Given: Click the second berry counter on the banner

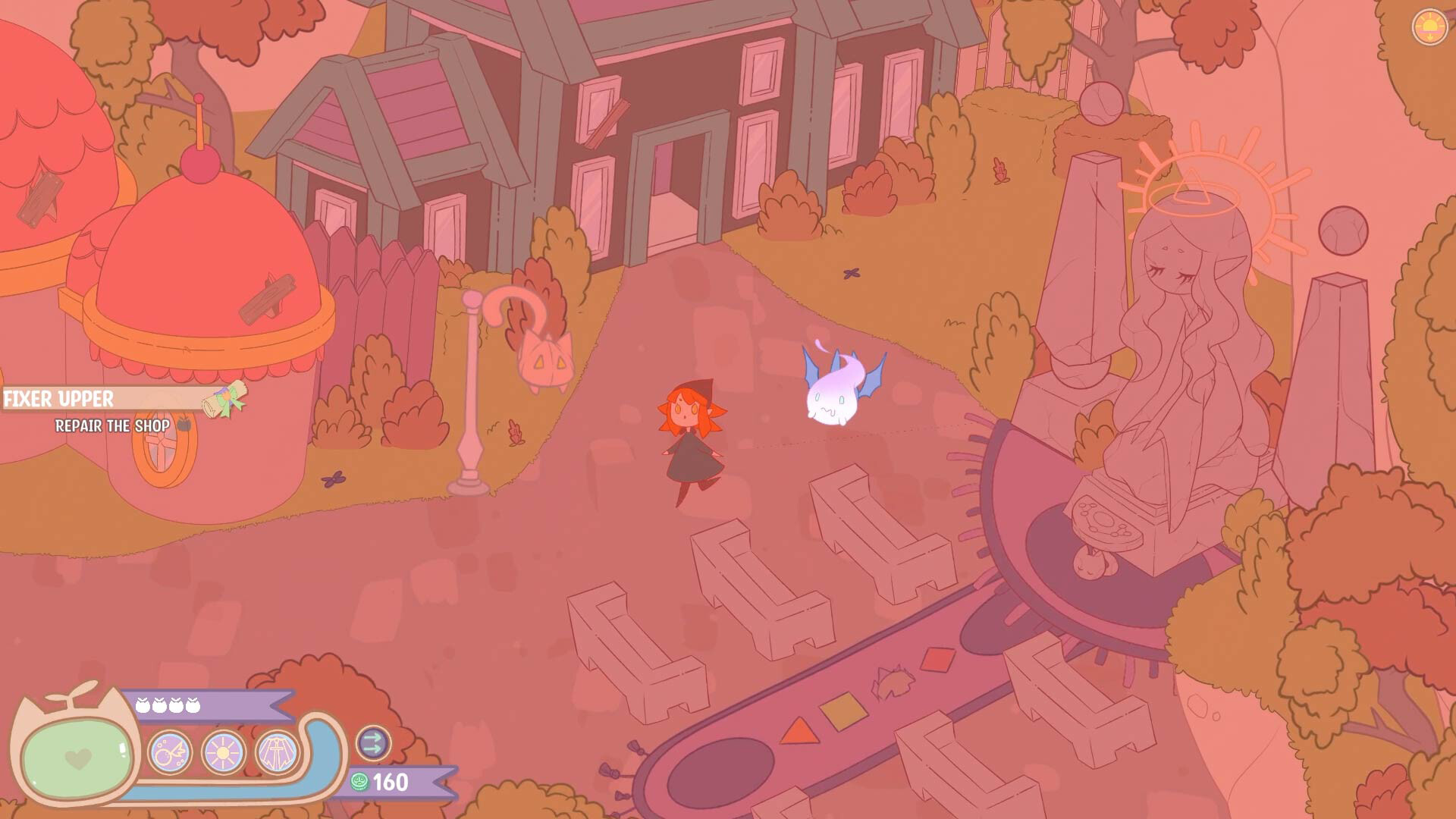Looking at the screenshot, I should pyautogui.click(x=158, y=705).
